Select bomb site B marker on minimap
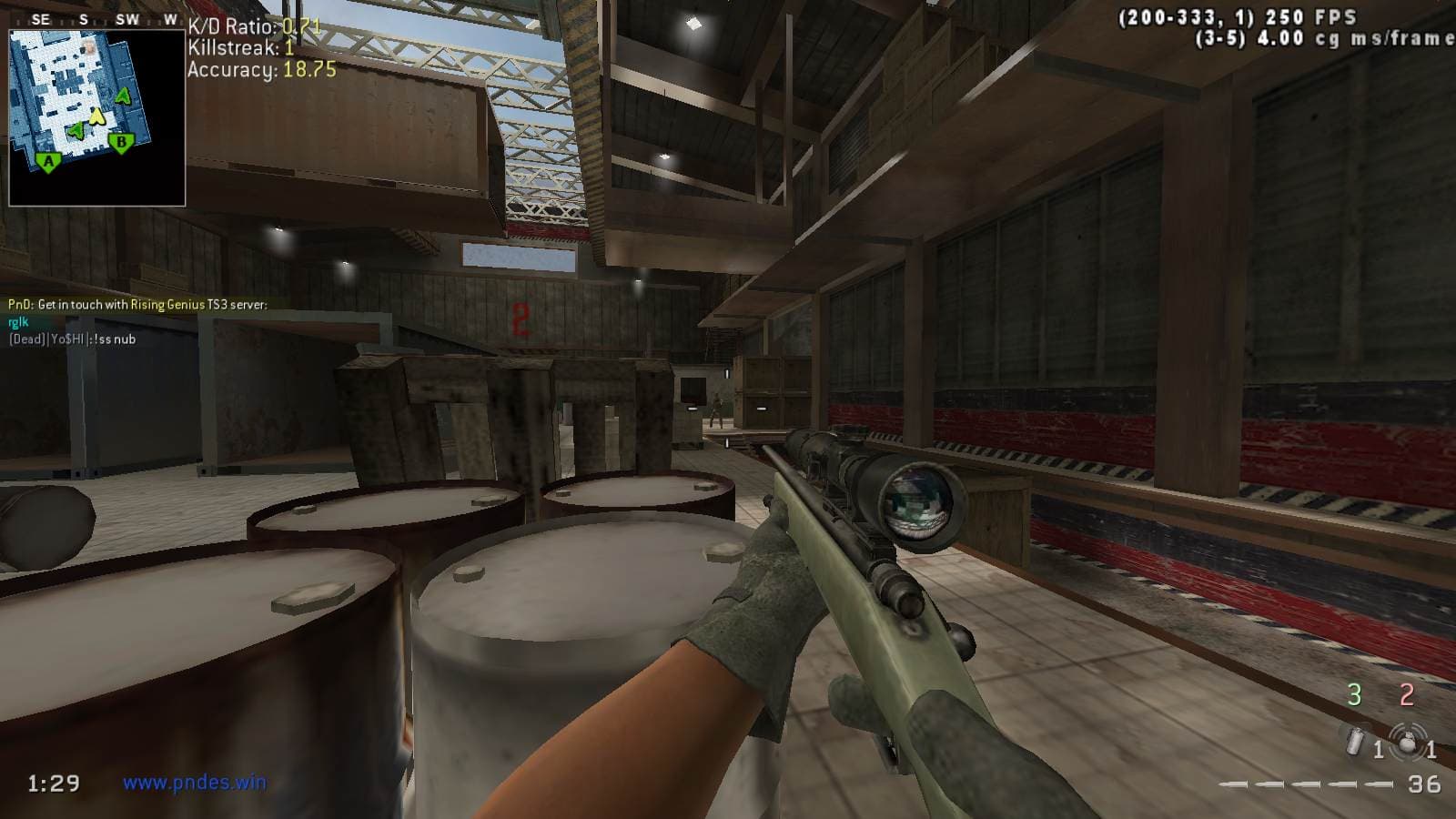Image resolution: width=1456 pixels, height=819 pixels. click(x=121, y=142)
